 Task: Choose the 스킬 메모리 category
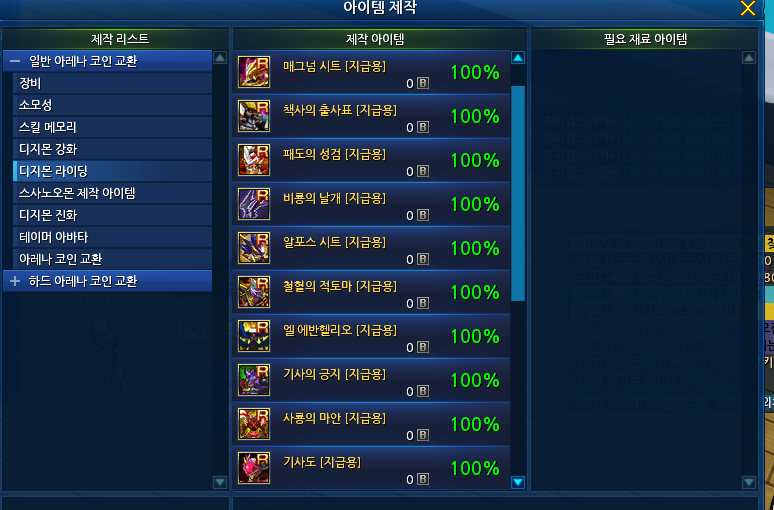[x=47, y=127]
